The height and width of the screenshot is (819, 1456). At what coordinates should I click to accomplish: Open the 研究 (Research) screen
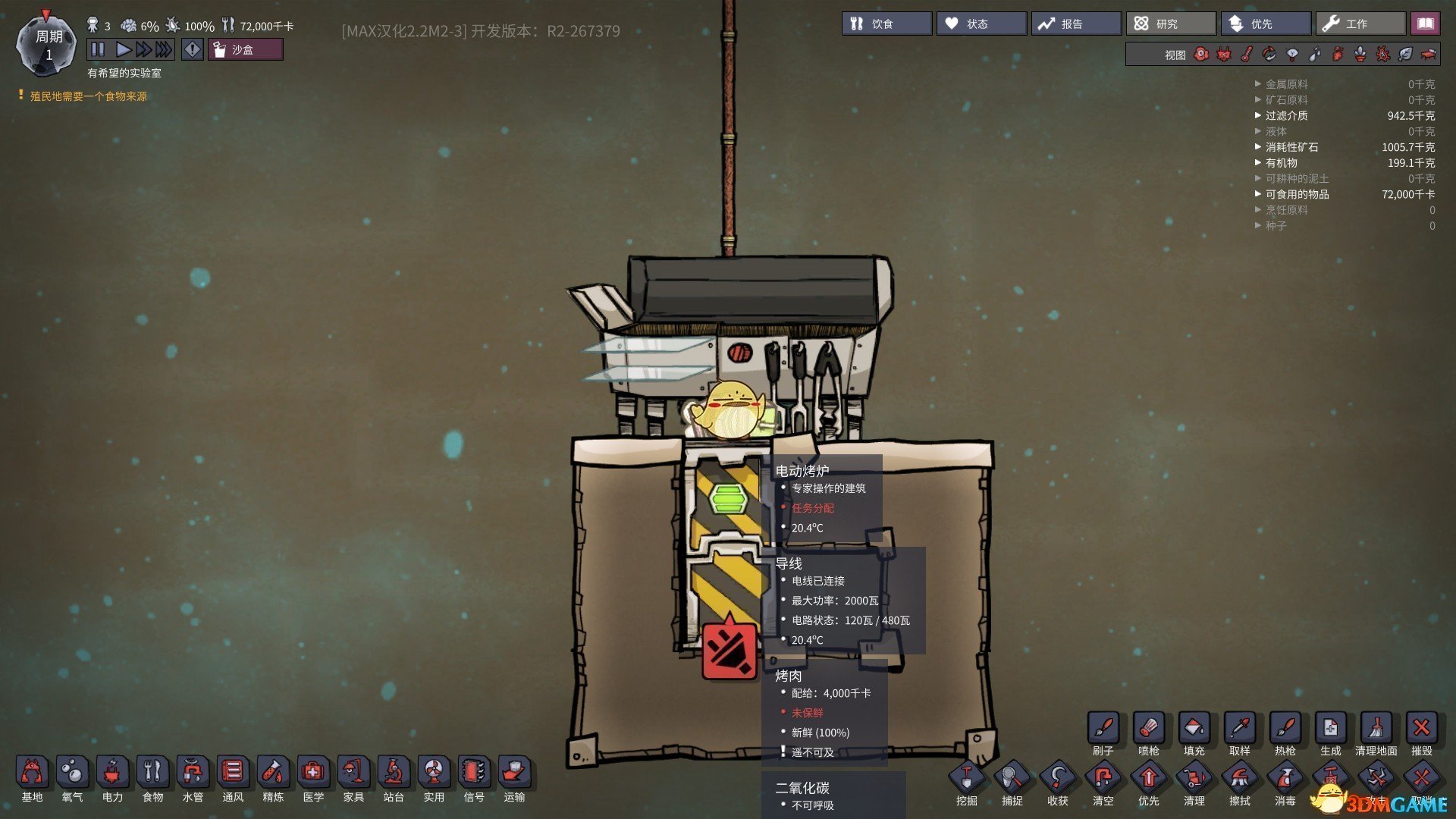[x=1170, y=24]
